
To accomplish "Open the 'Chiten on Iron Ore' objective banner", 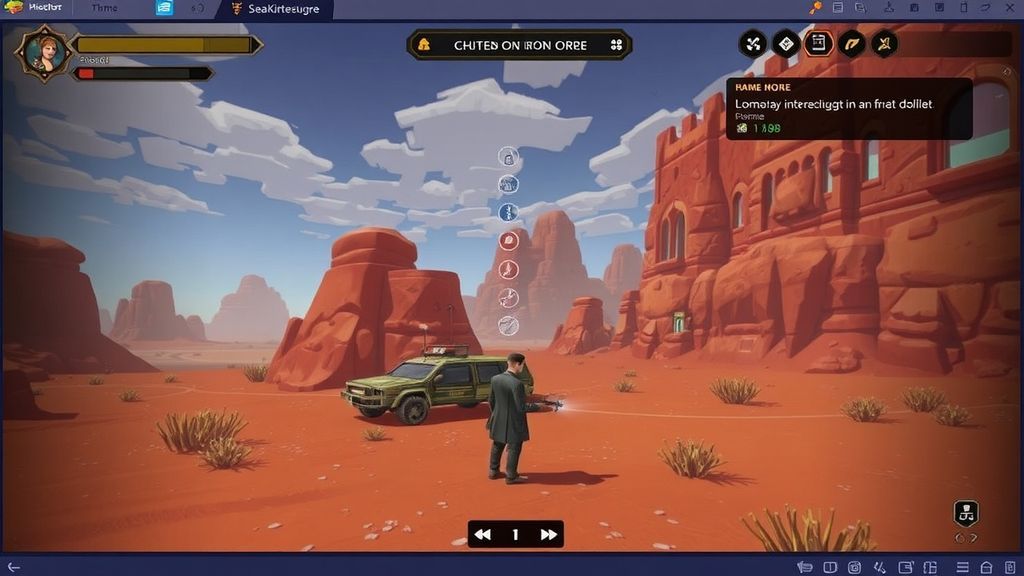I will pos(519,45).
